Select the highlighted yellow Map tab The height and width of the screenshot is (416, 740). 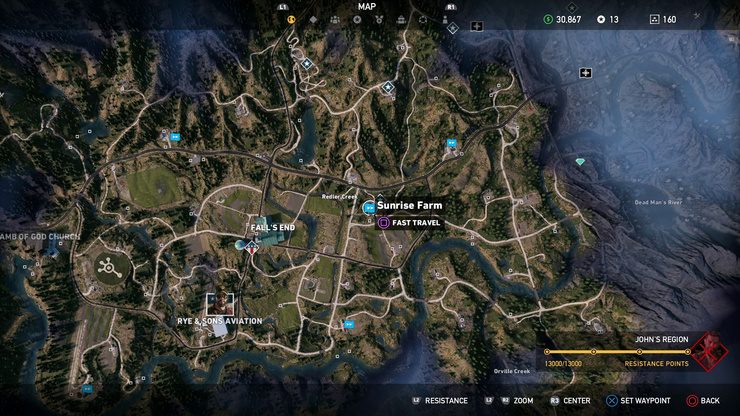coord(291,19)
